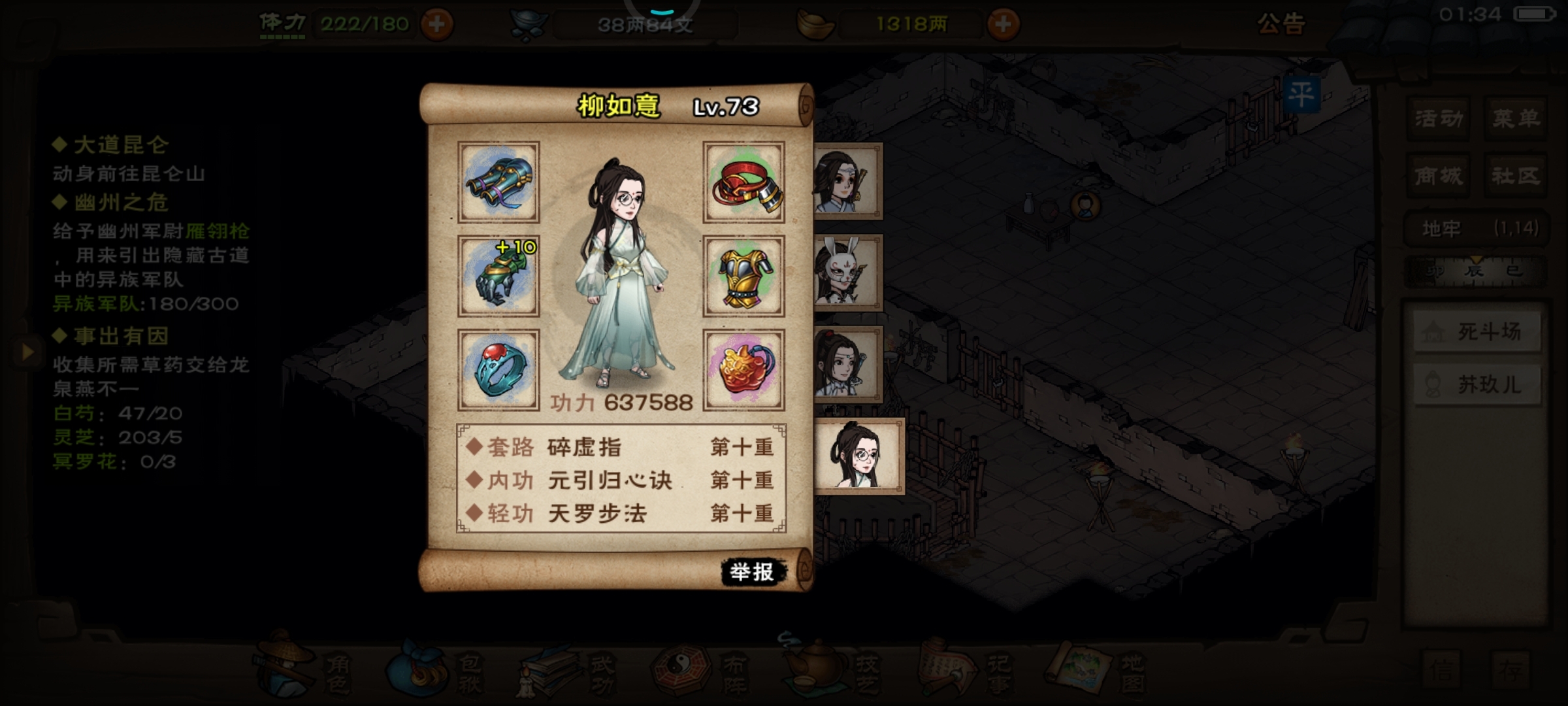The image size is (1568, 706).
Task: Select the glasses-wearing woman portrait tab
Action: click(860, 456)
